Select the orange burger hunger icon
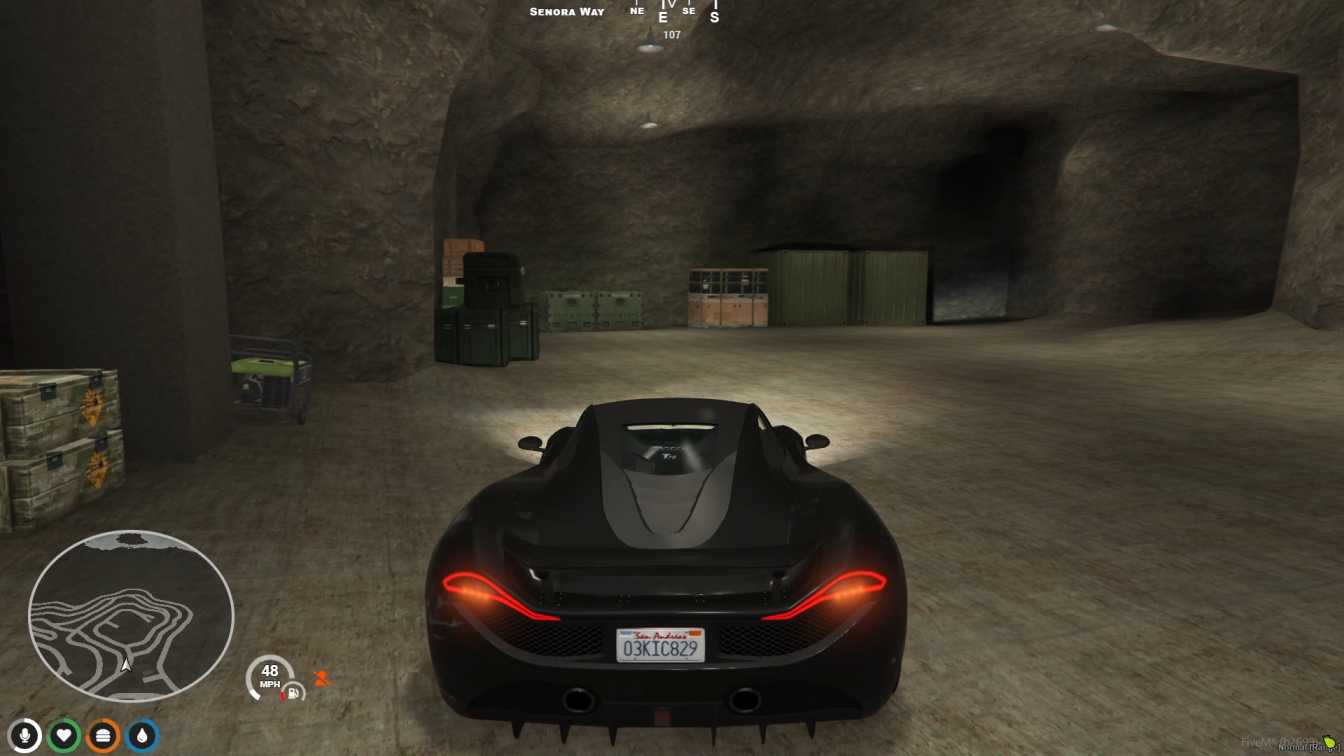Image resolution: width=1344 pixels, height=756 pixels. tap(103, 736)
